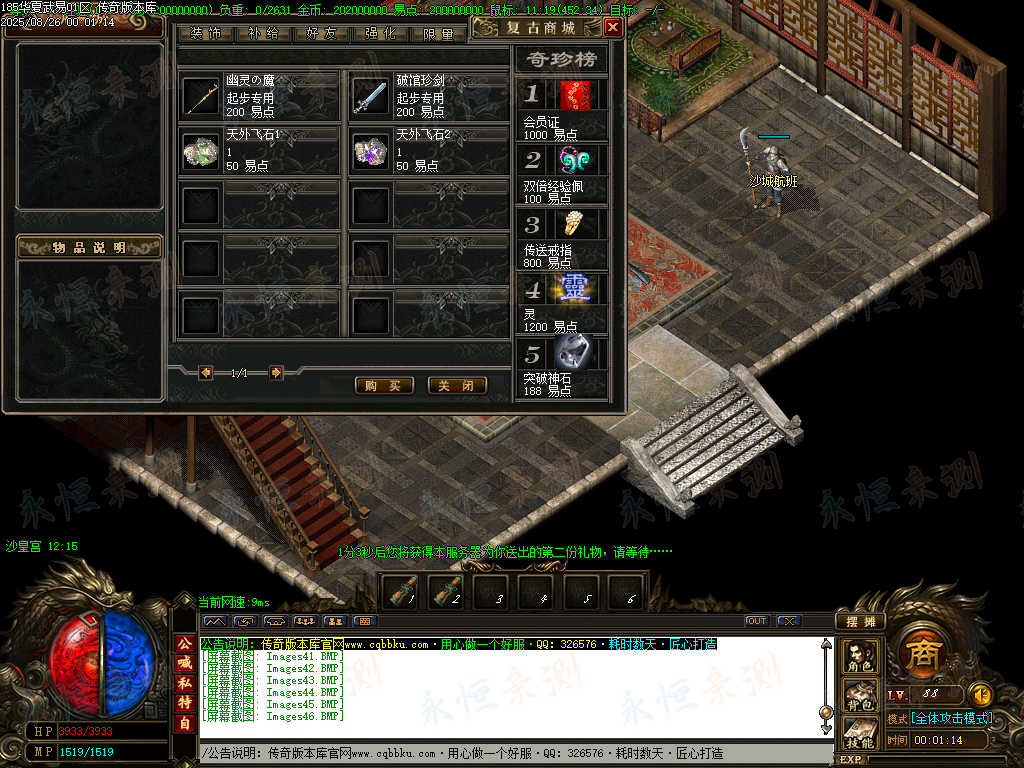1024x768 pixels.
Task: Select the 天外飞石1 stone item
Action: click(x=201, y=151)
